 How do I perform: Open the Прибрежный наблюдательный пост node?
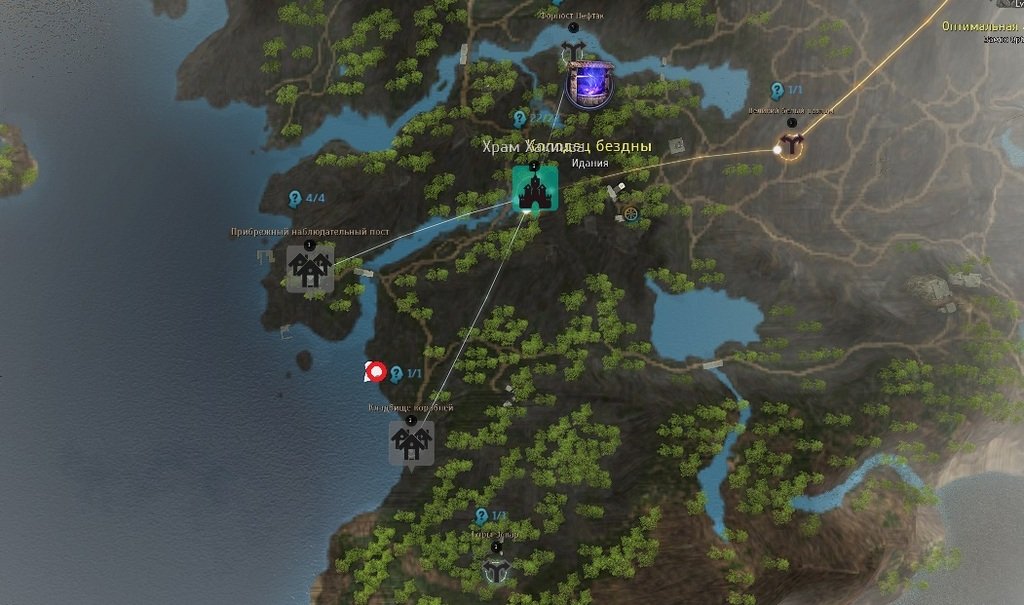click(x=310, y=268)
